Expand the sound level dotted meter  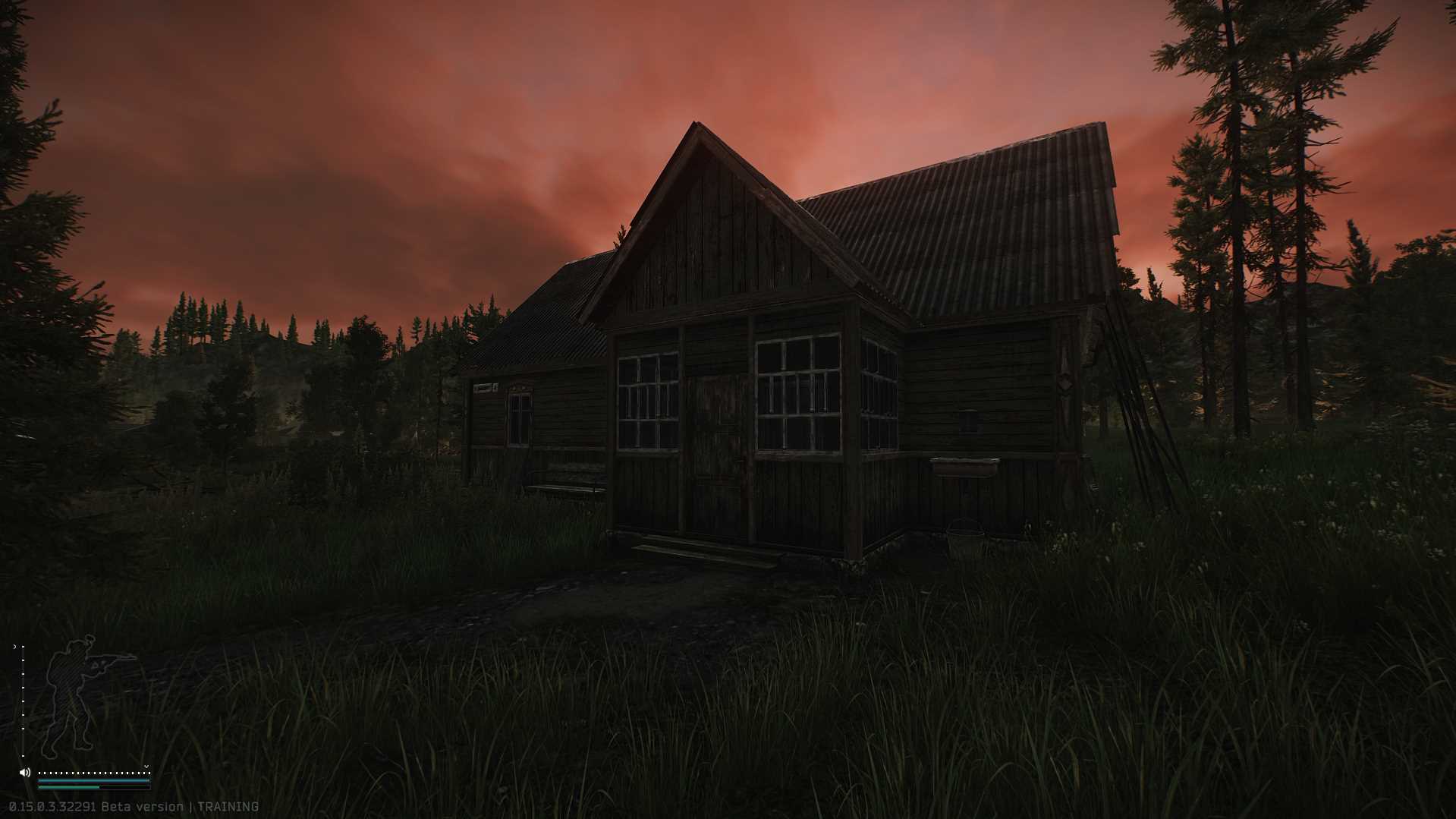click(x=93, y=773)
